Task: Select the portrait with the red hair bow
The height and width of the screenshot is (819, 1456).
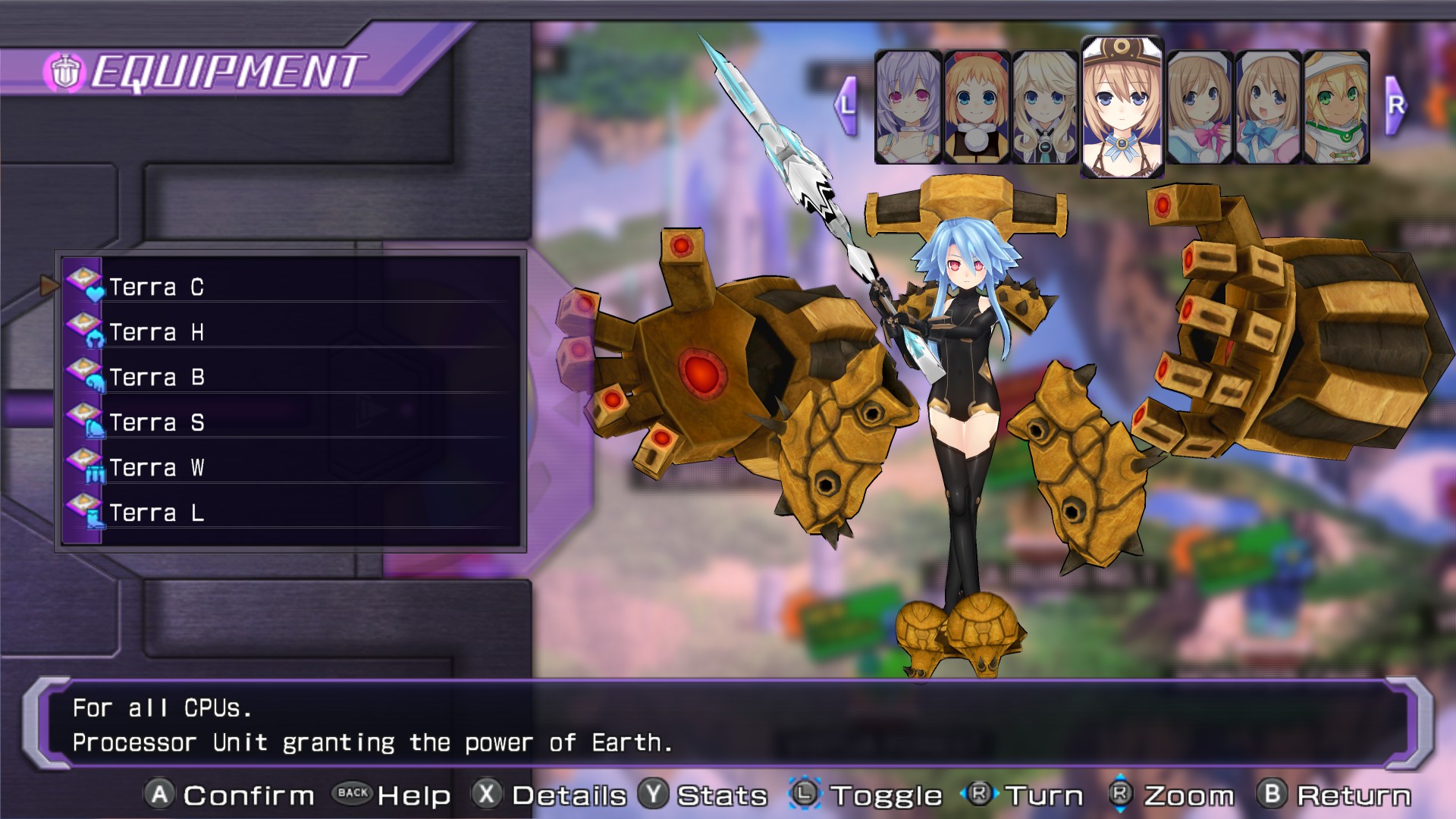Action: point(977,107)
